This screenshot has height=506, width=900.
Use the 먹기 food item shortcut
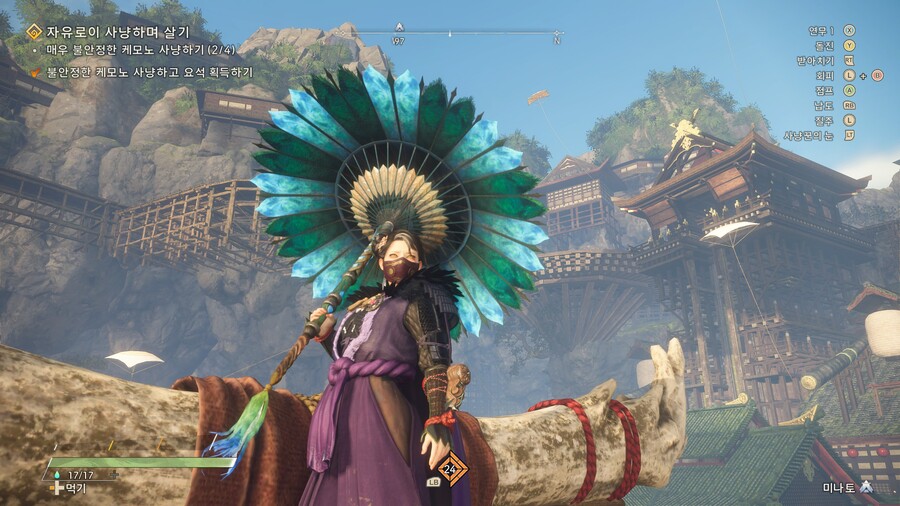point(75,488)
